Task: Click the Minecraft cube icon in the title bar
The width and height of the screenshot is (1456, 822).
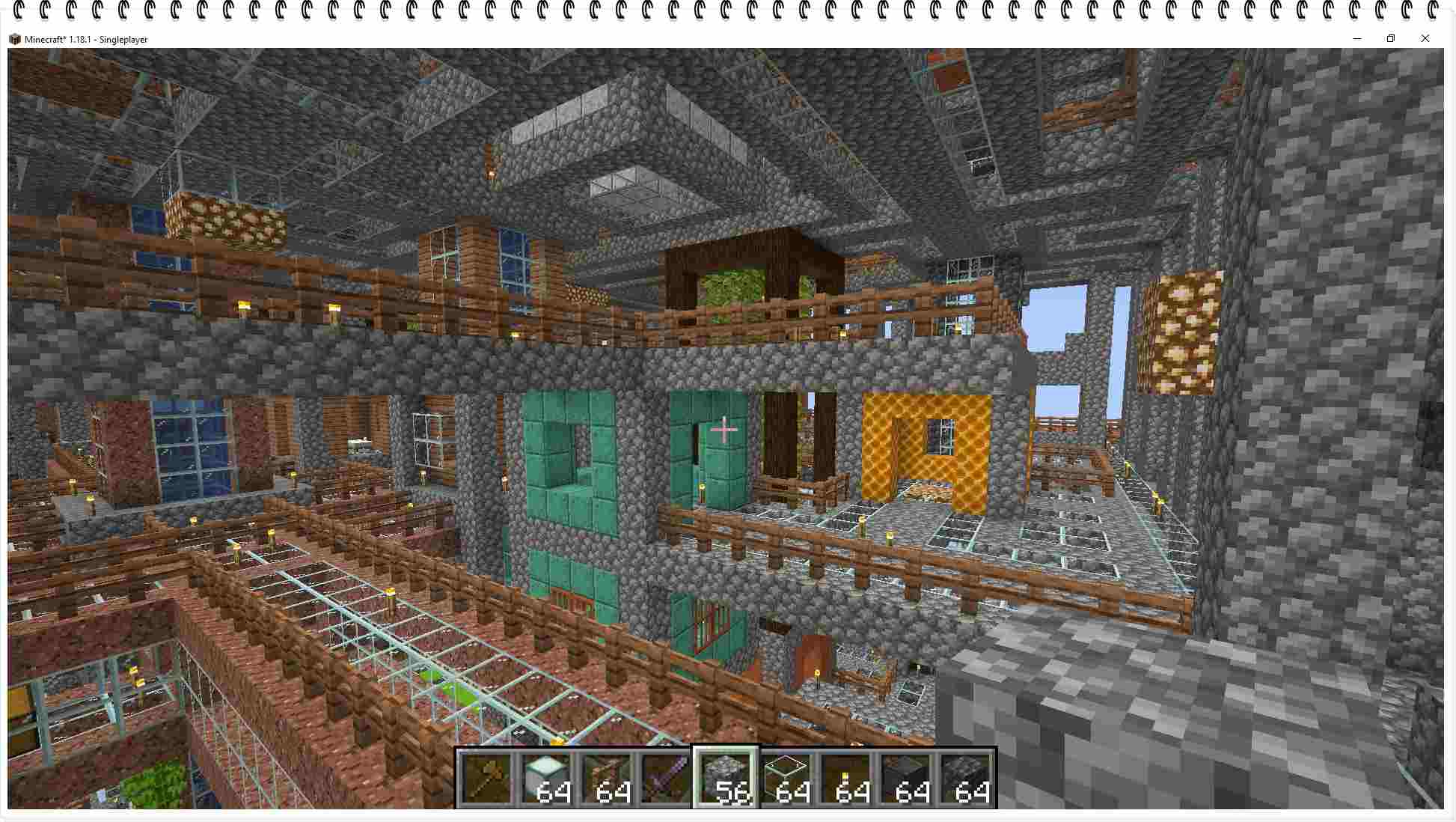Action: [14, 38]
